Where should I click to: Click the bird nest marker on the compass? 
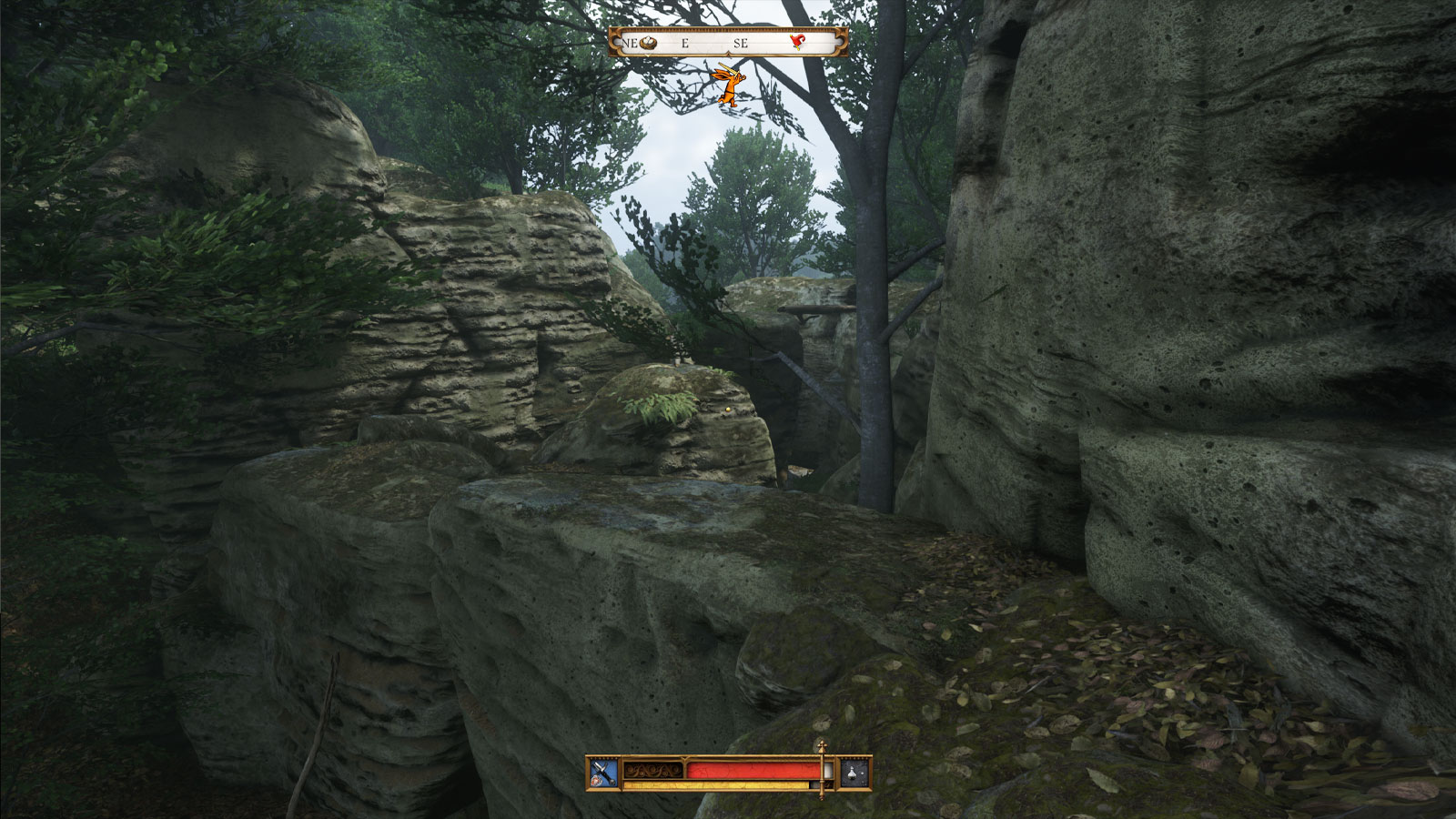point(649,43)
